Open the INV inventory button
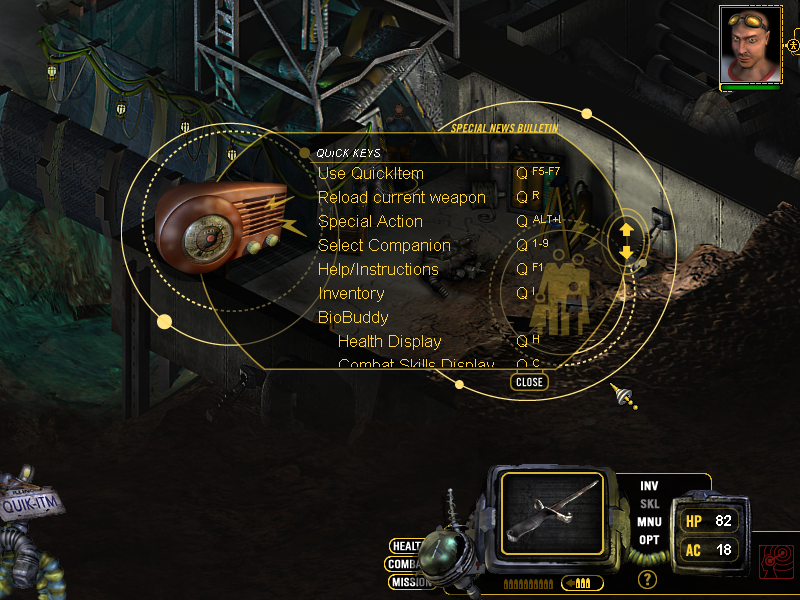Image resolution: width=800 pixels, height=600 pixels. [650, 486]
